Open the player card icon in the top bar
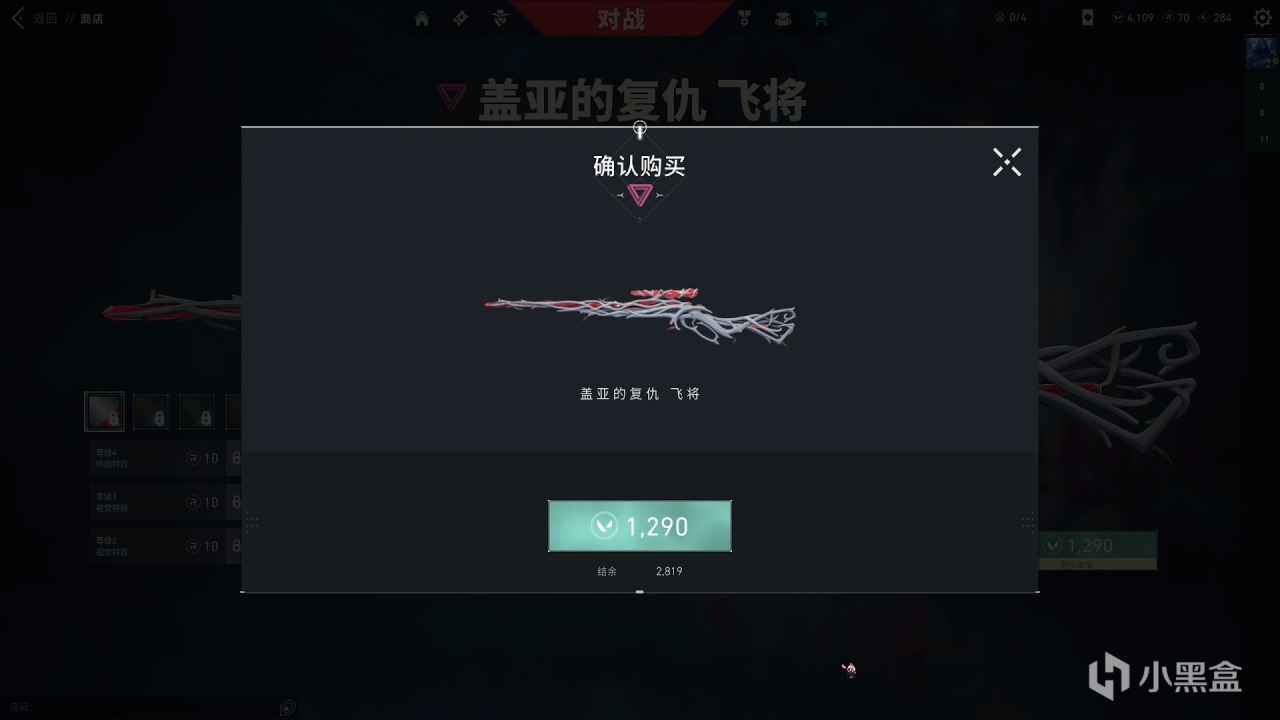Screen dimensions: 1280x720 [1086, 17]
